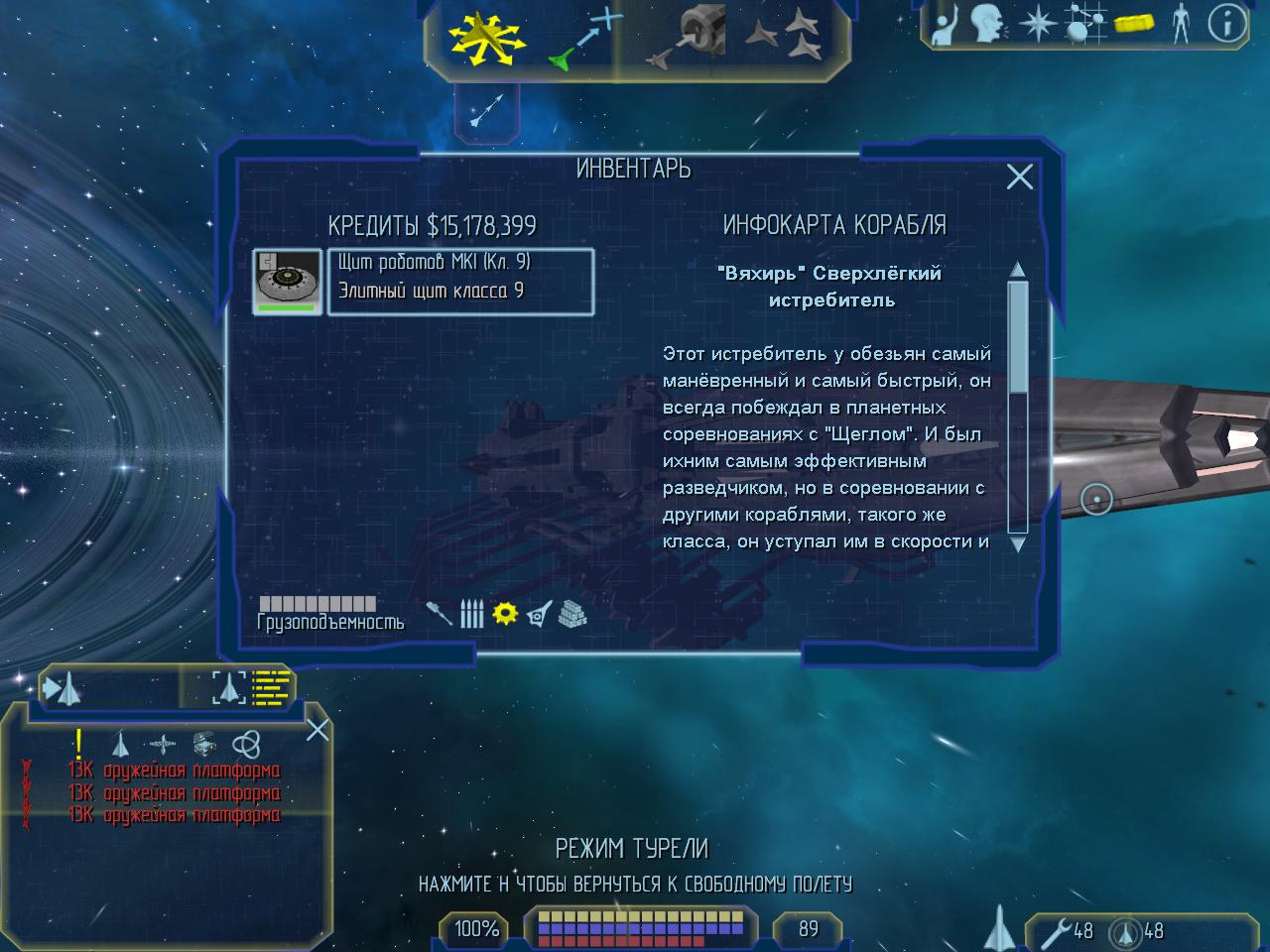This screenshot has width=1270, height=952.
Task: Select the yellow gear equipment filter
Action: 506,614
